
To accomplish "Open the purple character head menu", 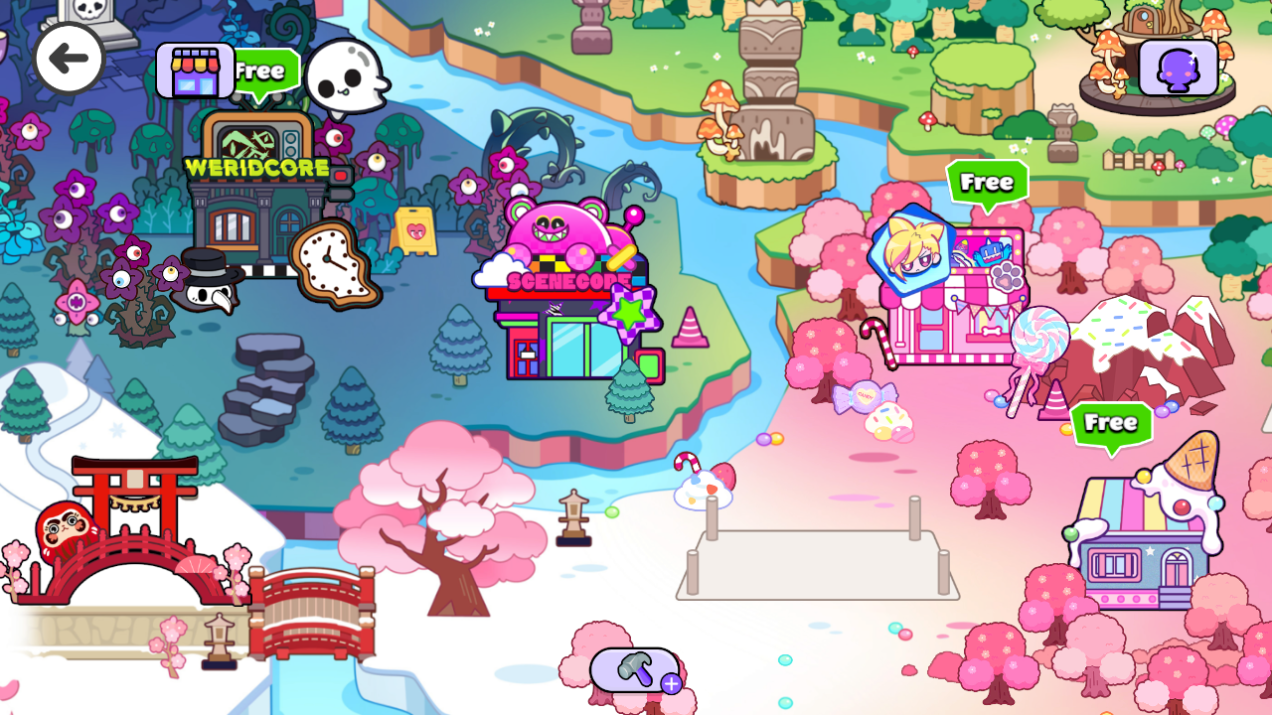I will pyautogui.click(x=1178, y=69).
